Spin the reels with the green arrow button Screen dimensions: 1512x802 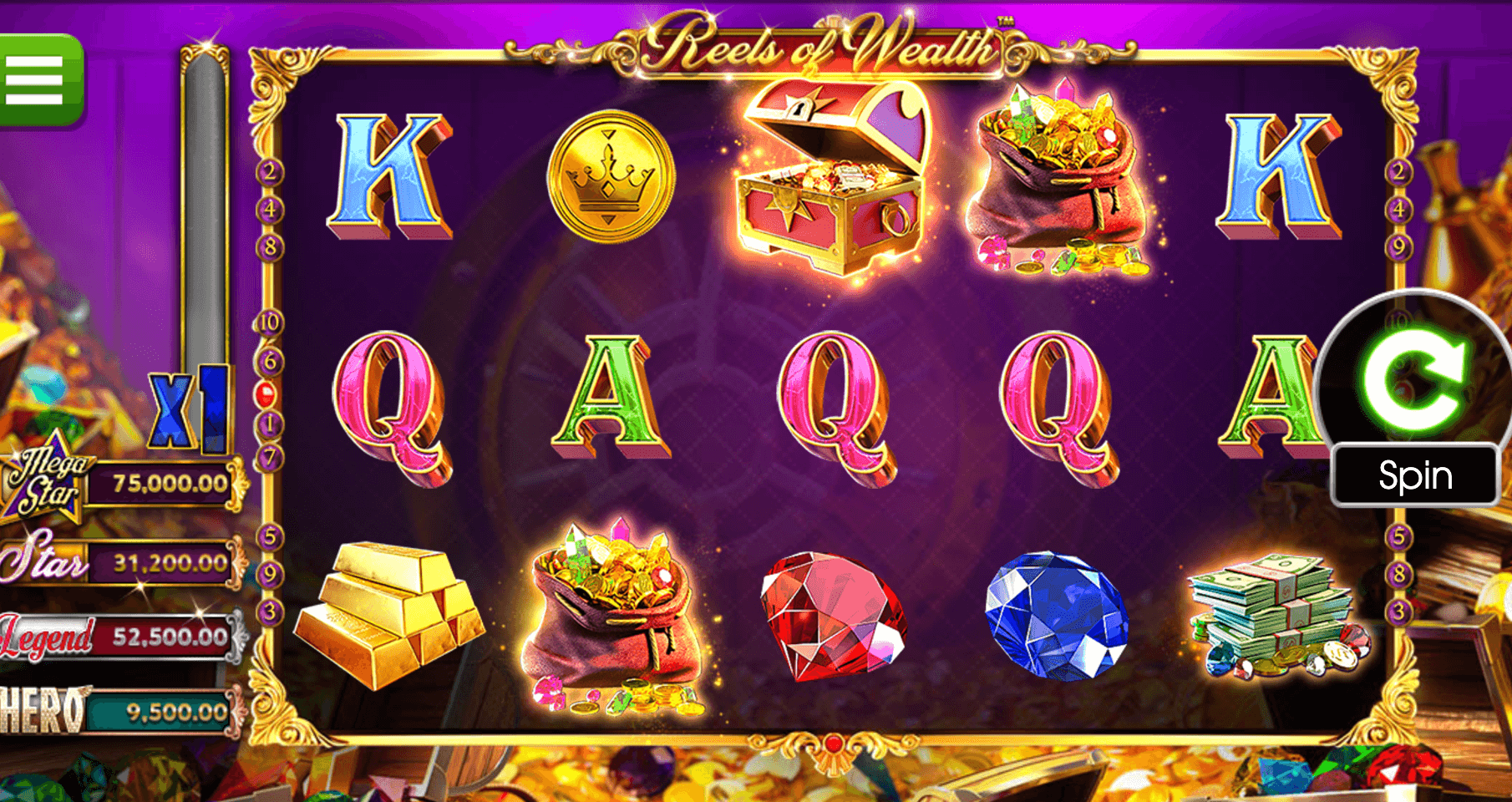pos(1415,378)
